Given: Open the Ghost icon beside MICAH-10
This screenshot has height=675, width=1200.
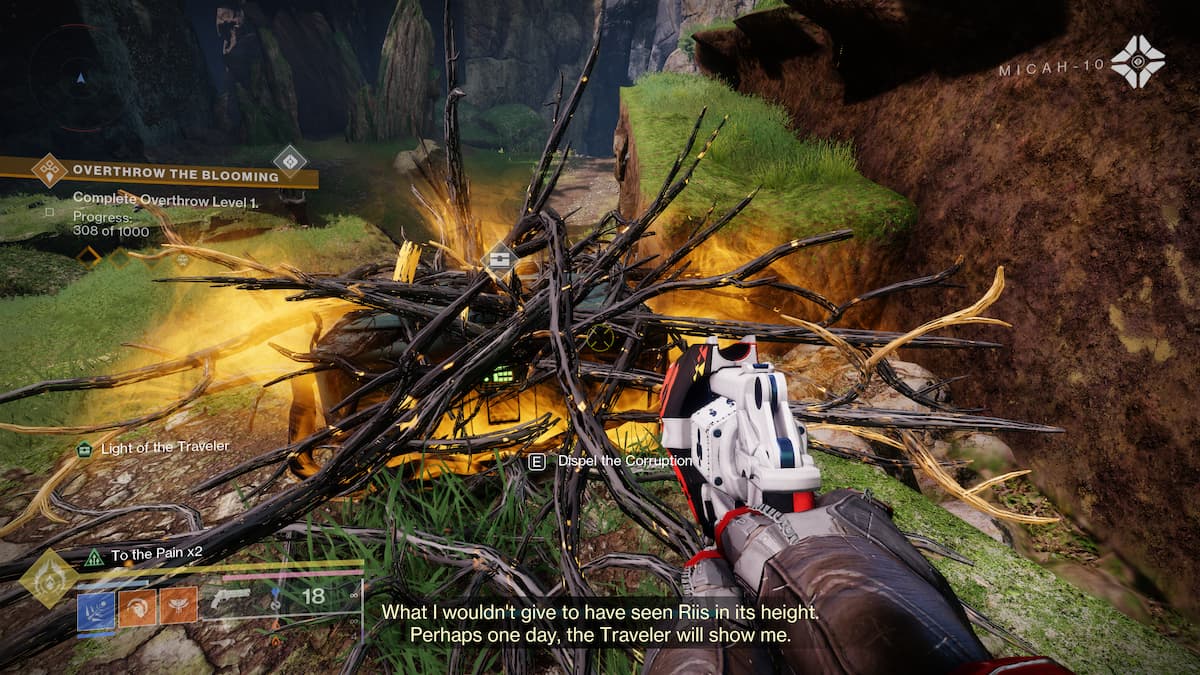Looking at the screenshot, I should pos(1137,62).
